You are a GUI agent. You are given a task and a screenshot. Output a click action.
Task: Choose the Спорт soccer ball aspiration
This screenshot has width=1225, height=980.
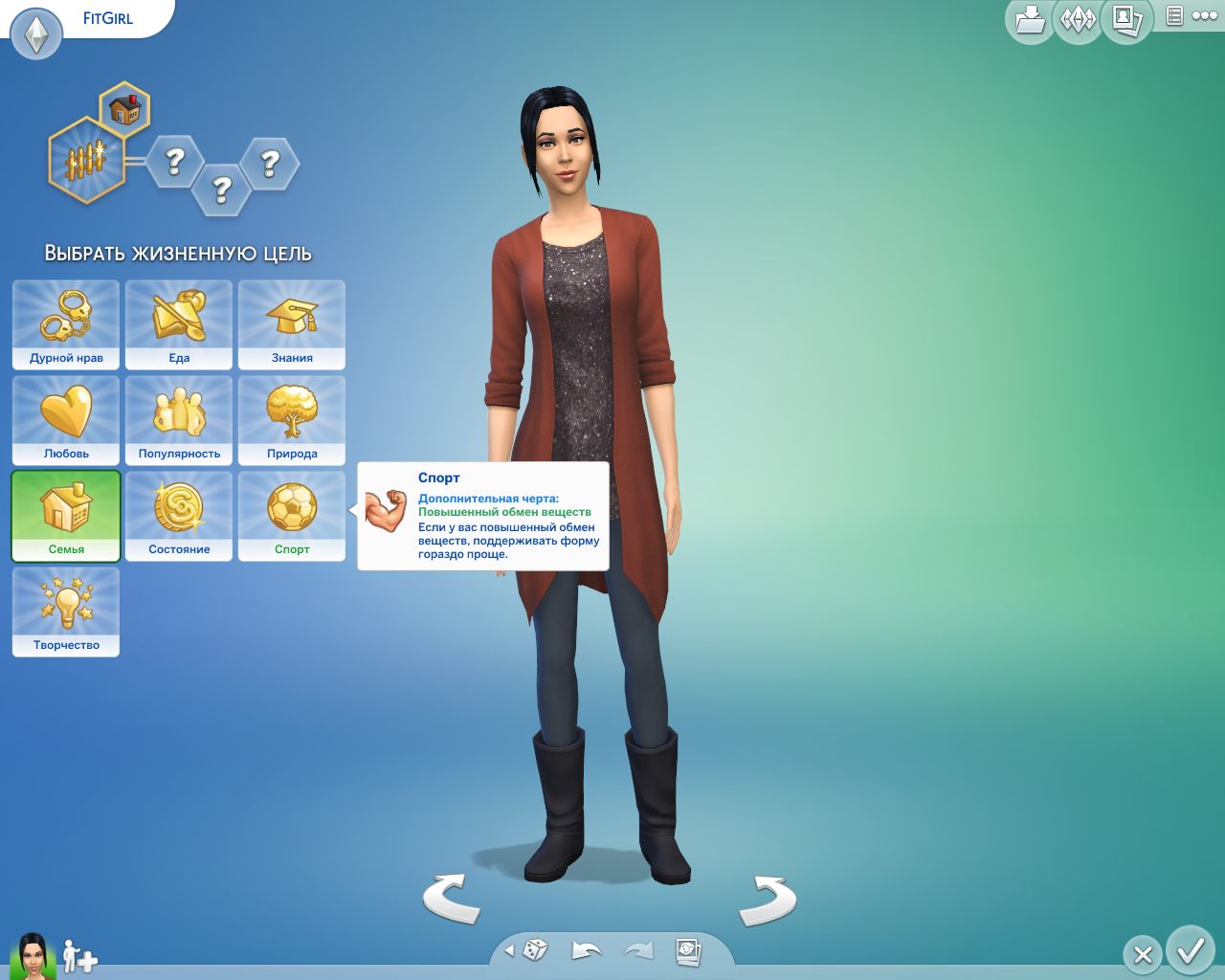point(292,515)
